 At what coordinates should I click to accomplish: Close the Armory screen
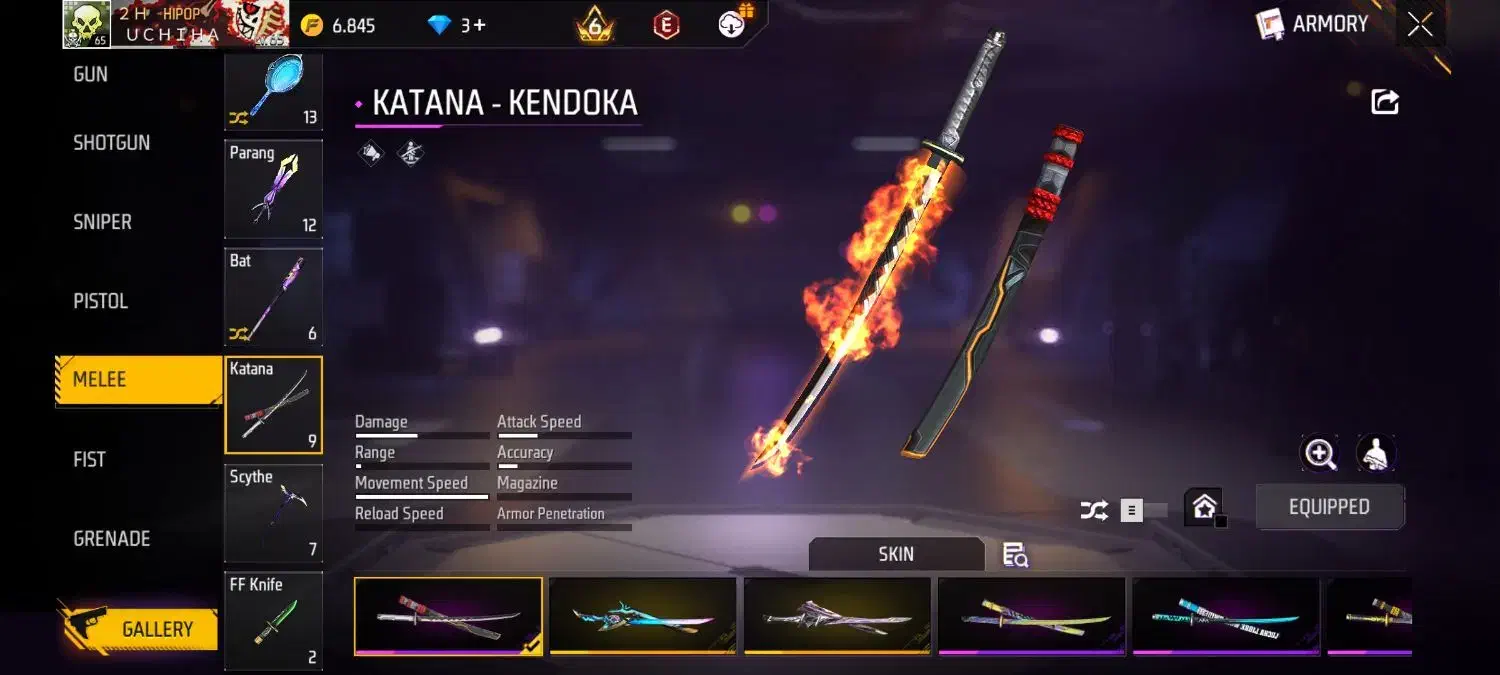1420,25
